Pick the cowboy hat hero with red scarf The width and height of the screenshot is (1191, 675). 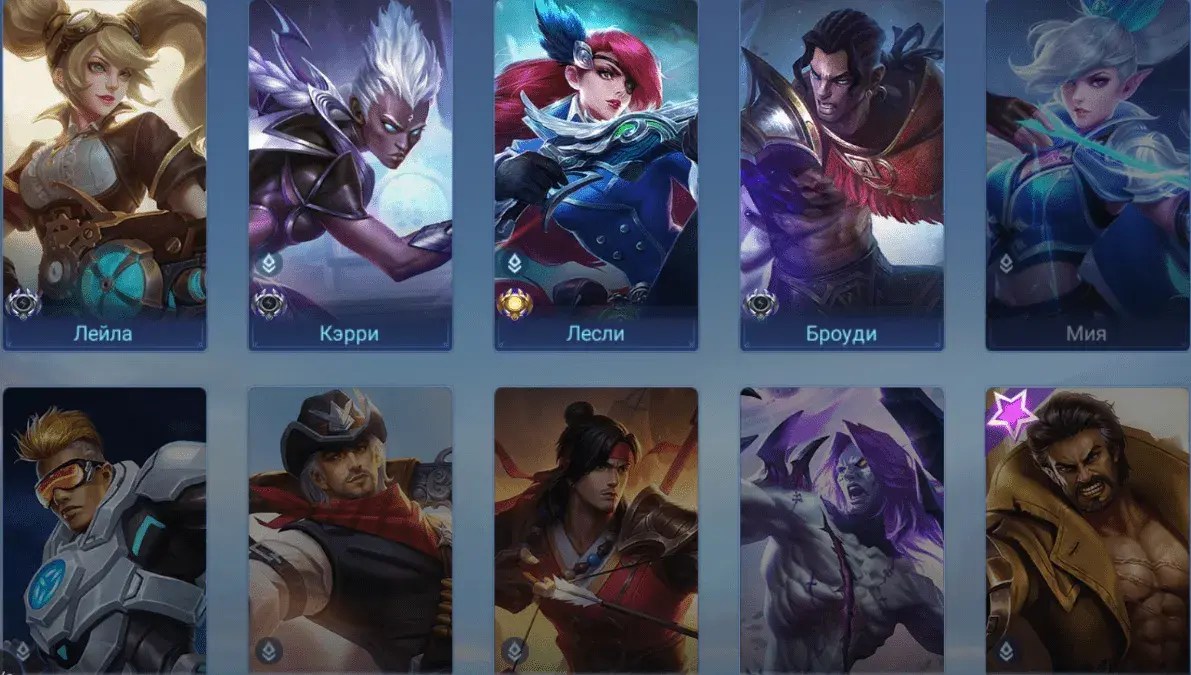pos(350,530)
